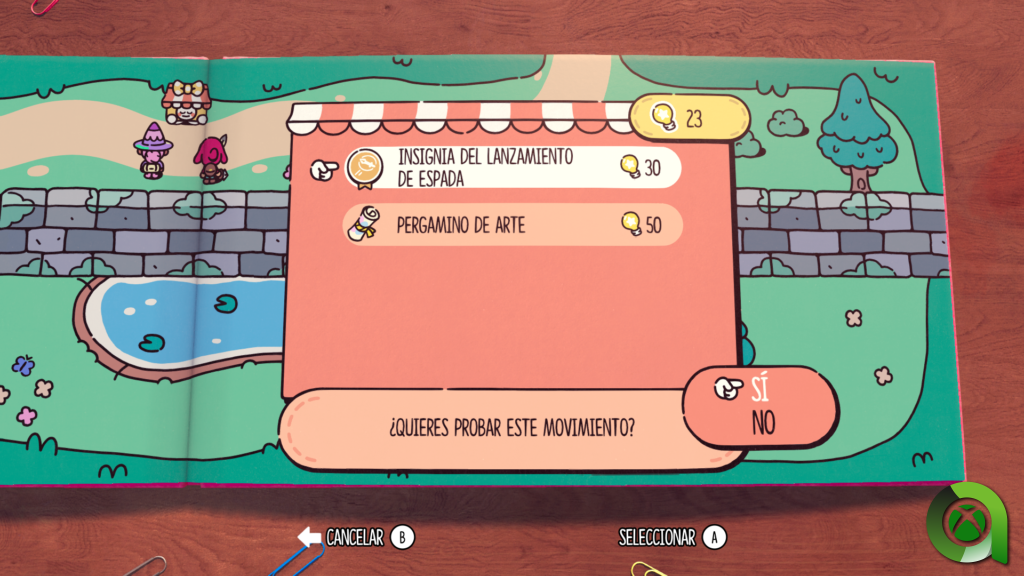Viewport: 1024px width, 576px height.
Task: Select Insignia del Lanzamiento de Espada item
Action: pos(511,168)
